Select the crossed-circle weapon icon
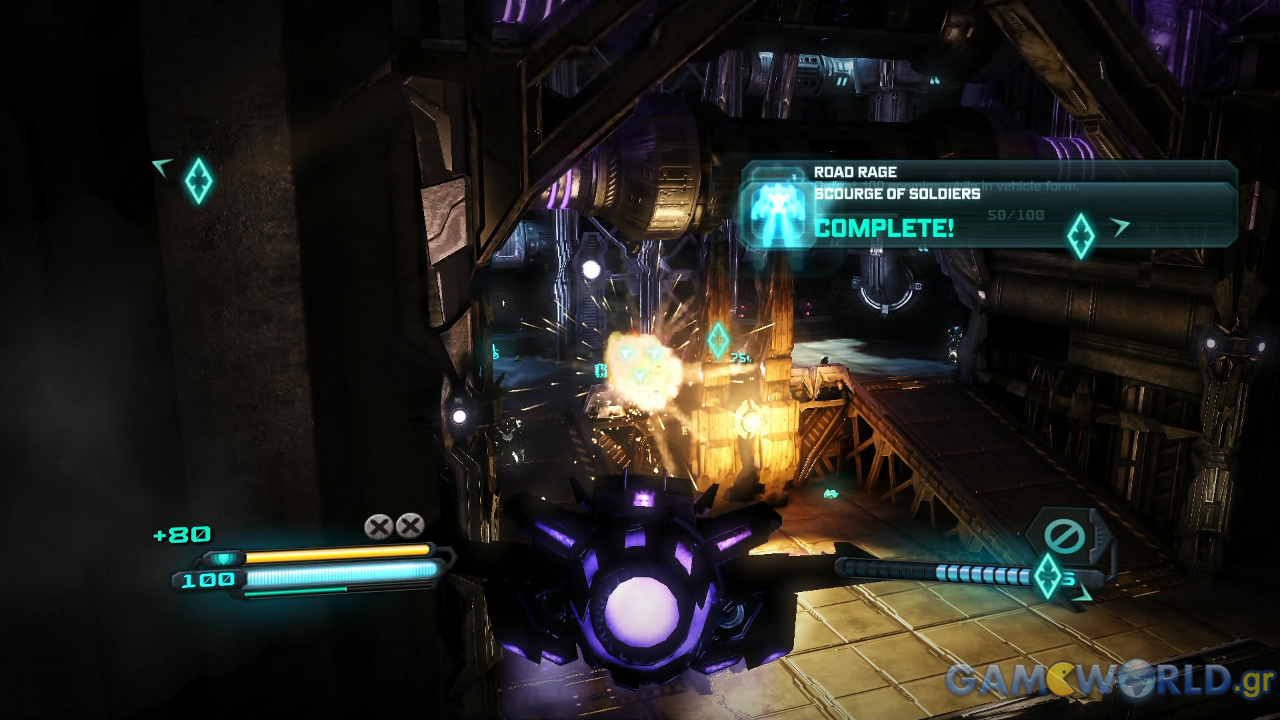Viewport: 1280px width, 720px height. [1064, 537]
